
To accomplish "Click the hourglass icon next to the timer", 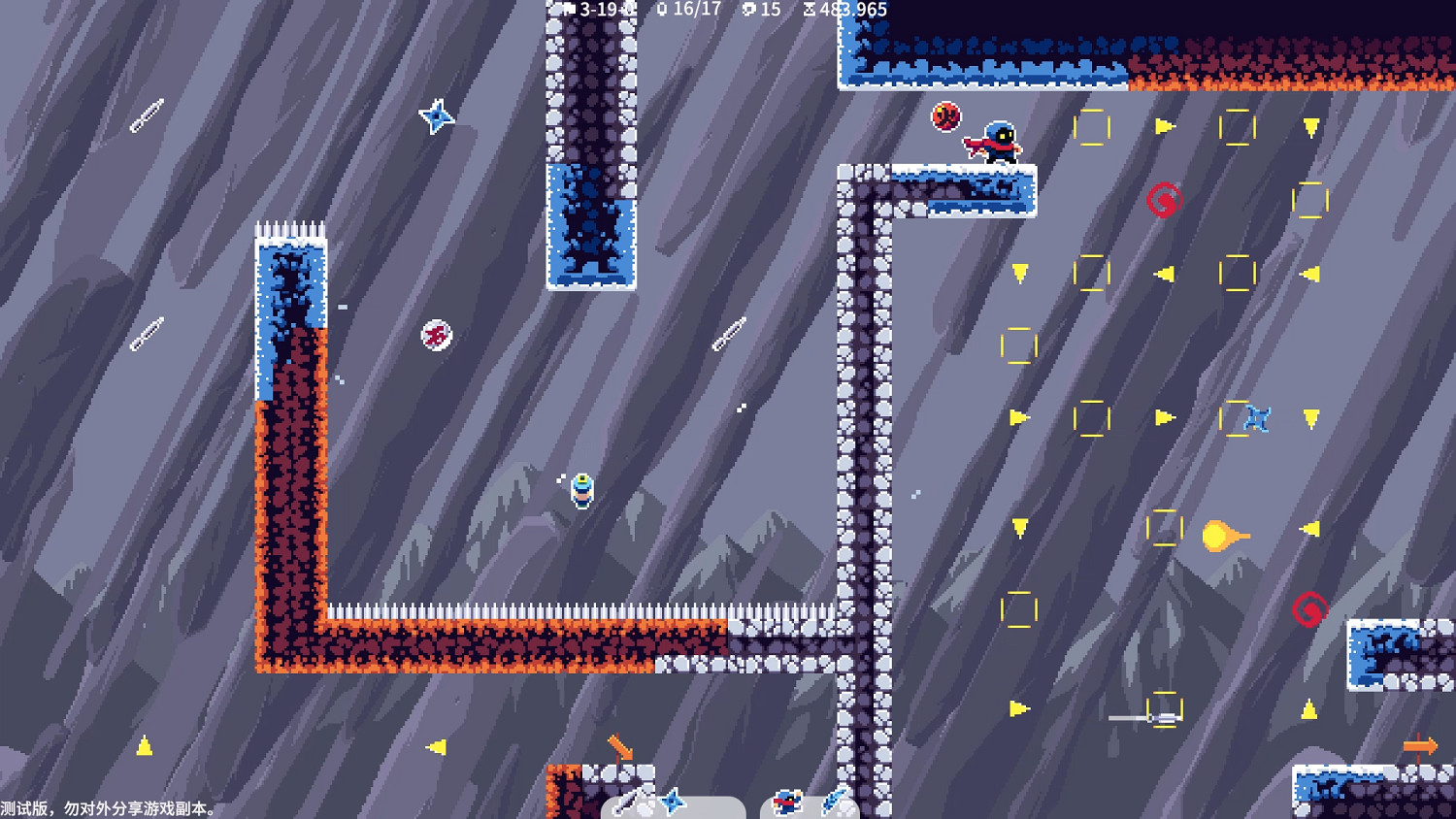I will 809,10.
